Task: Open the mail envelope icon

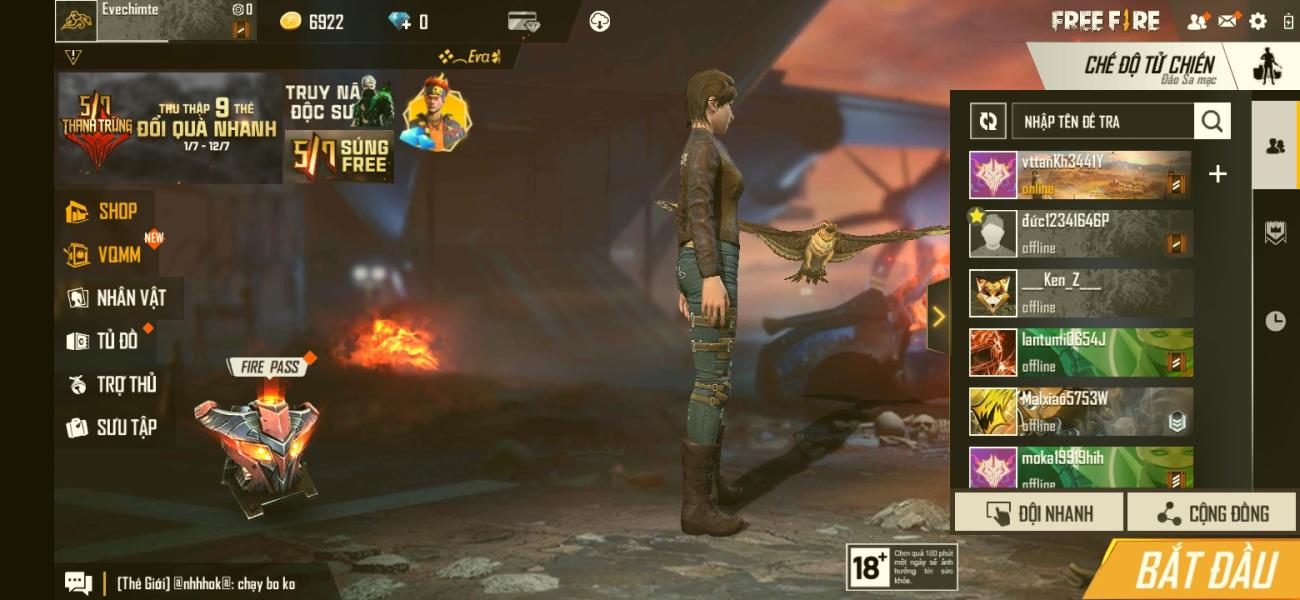Action: pyautogui.click(x=1228, y=21)
